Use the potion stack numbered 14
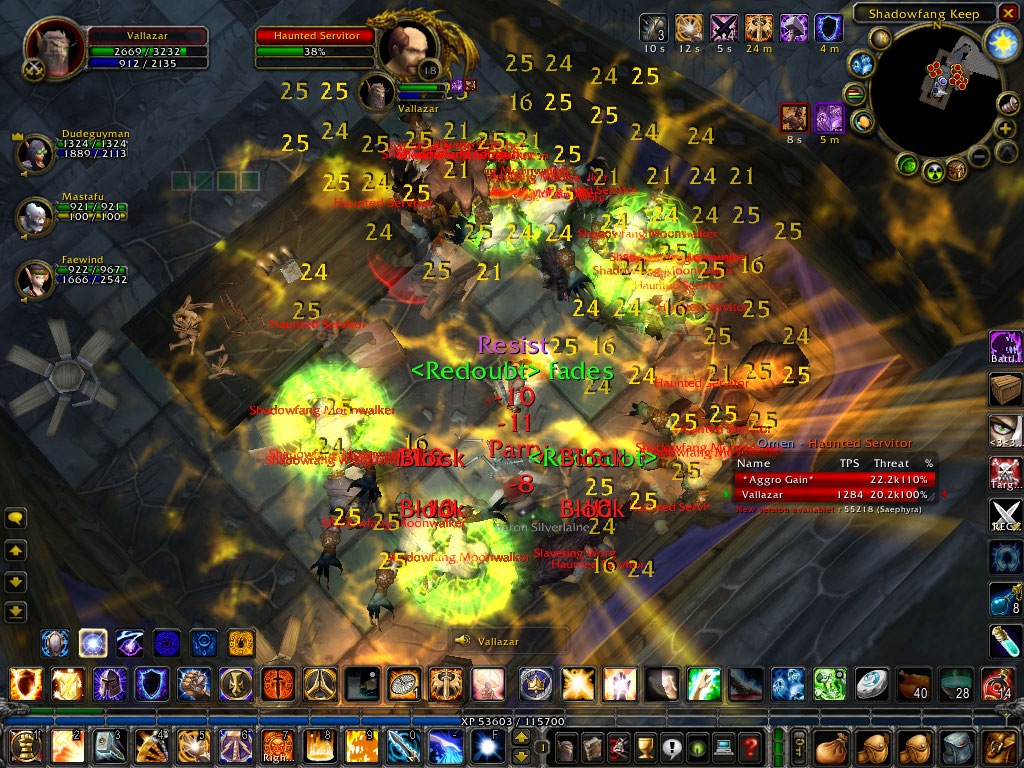This screenshot has width=1024, height=768. pyautogui.click(x=996, y=685)
